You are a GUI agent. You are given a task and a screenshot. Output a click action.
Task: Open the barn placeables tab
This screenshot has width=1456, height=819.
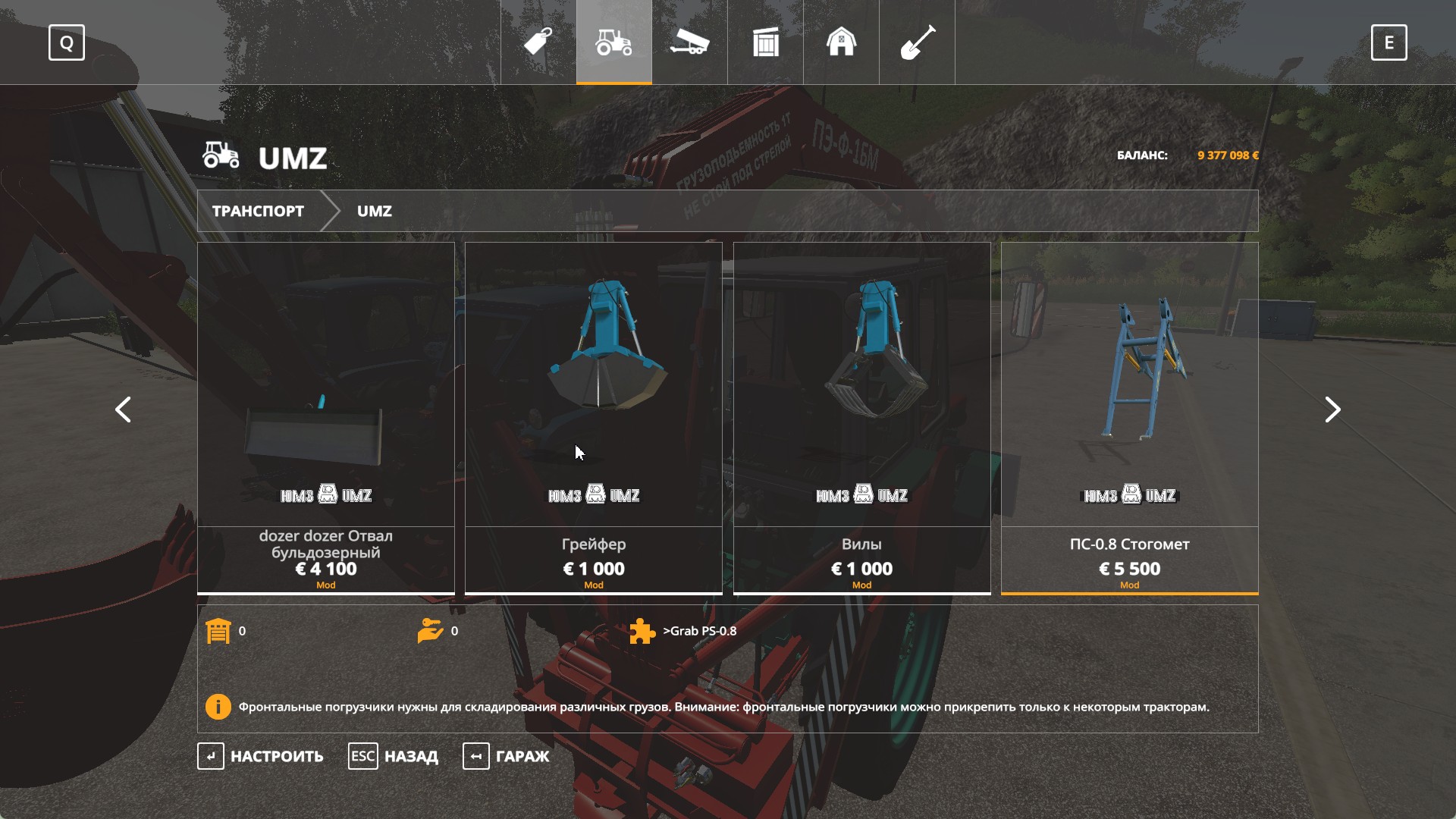pos(842,42)
